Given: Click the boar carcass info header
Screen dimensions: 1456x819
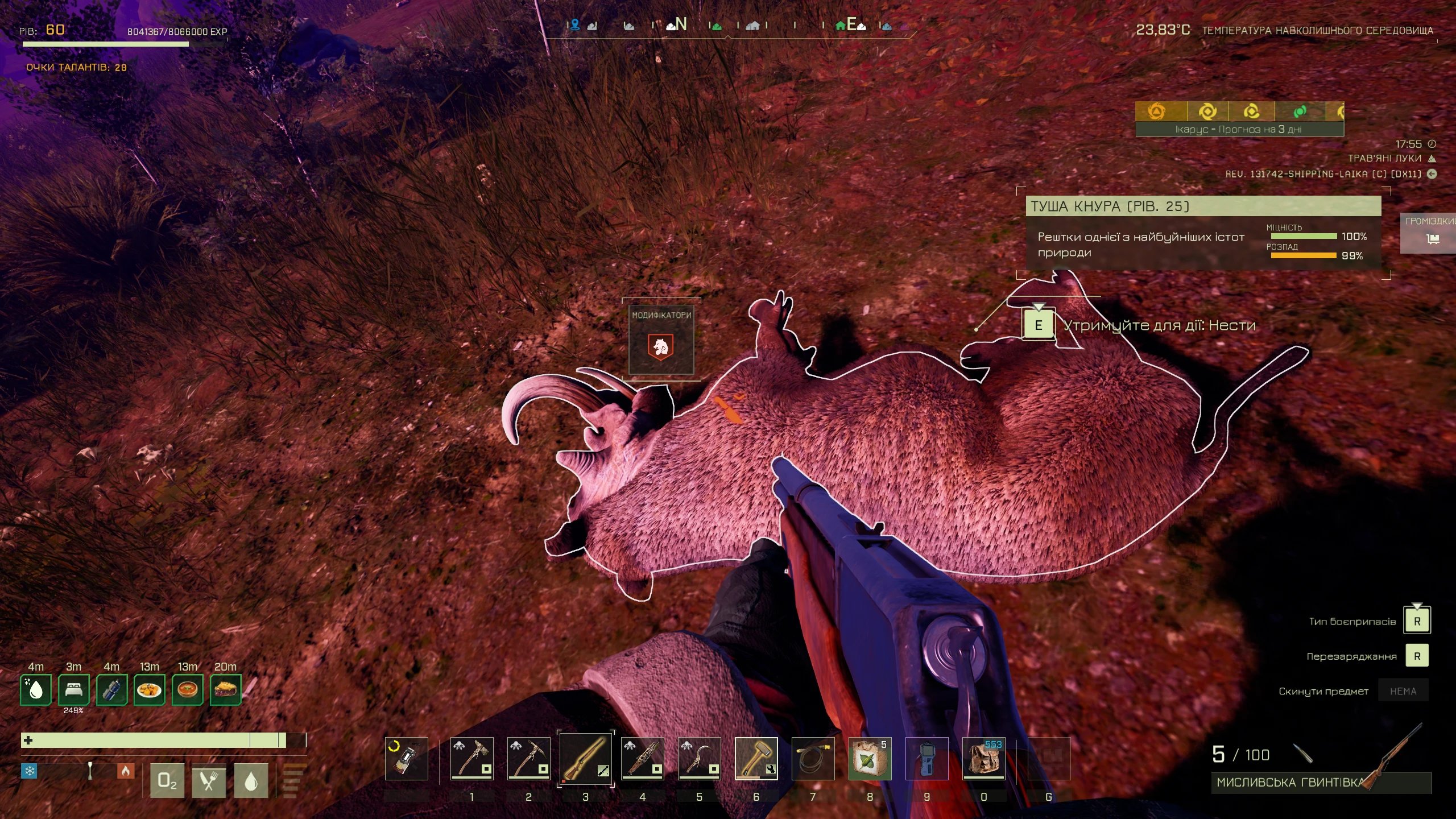Looking at the screenshot, I should point(1202,206).
